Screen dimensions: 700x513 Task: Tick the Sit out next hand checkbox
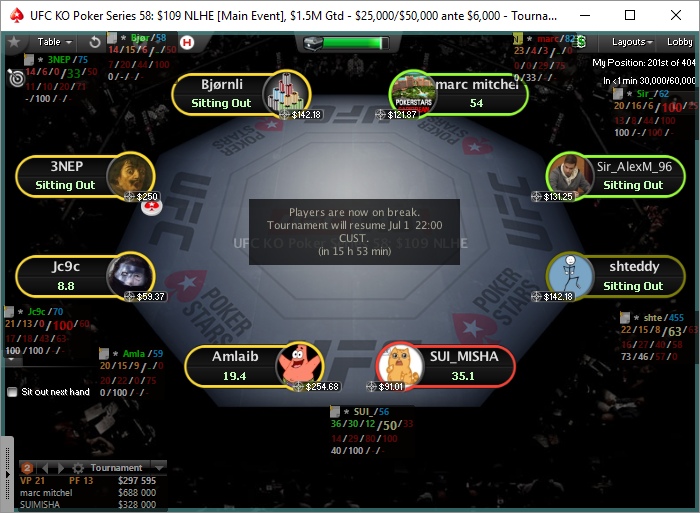(x=12, y=392)
